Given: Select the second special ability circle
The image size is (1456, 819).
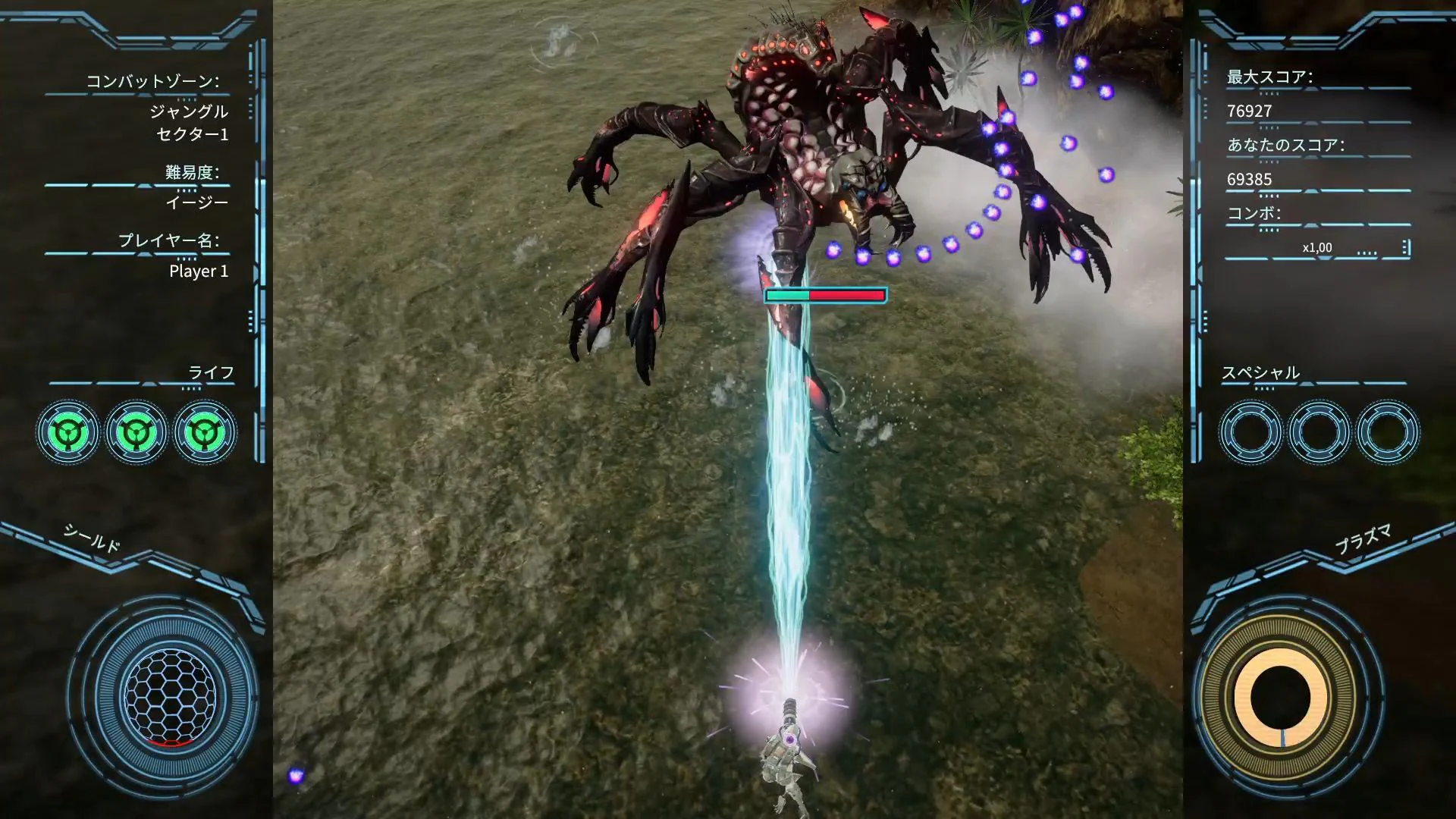Looking at the screenshot, I should (1317, 431).
